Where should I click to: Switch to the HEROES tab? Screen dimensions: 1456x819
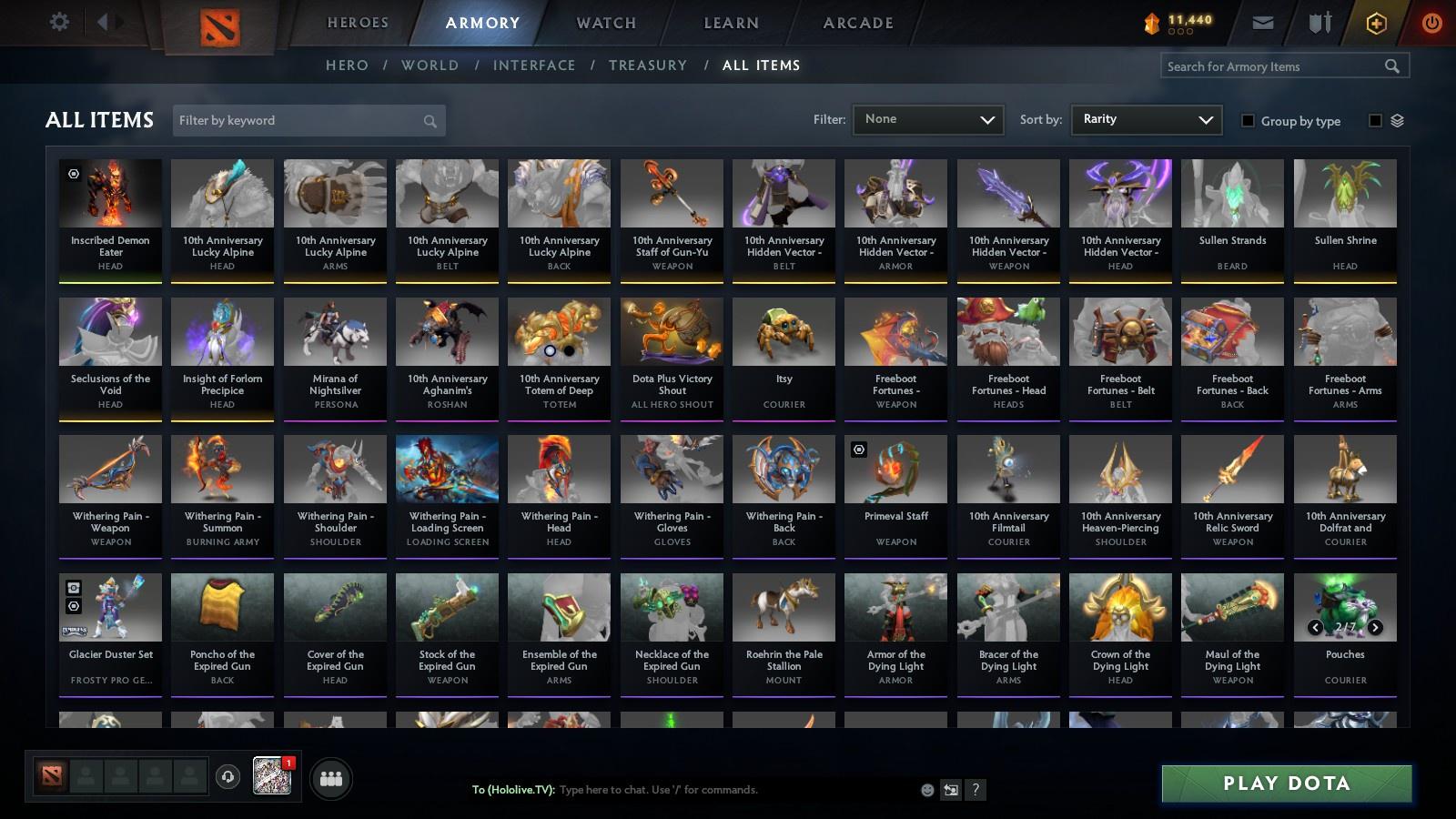(356, 23)
